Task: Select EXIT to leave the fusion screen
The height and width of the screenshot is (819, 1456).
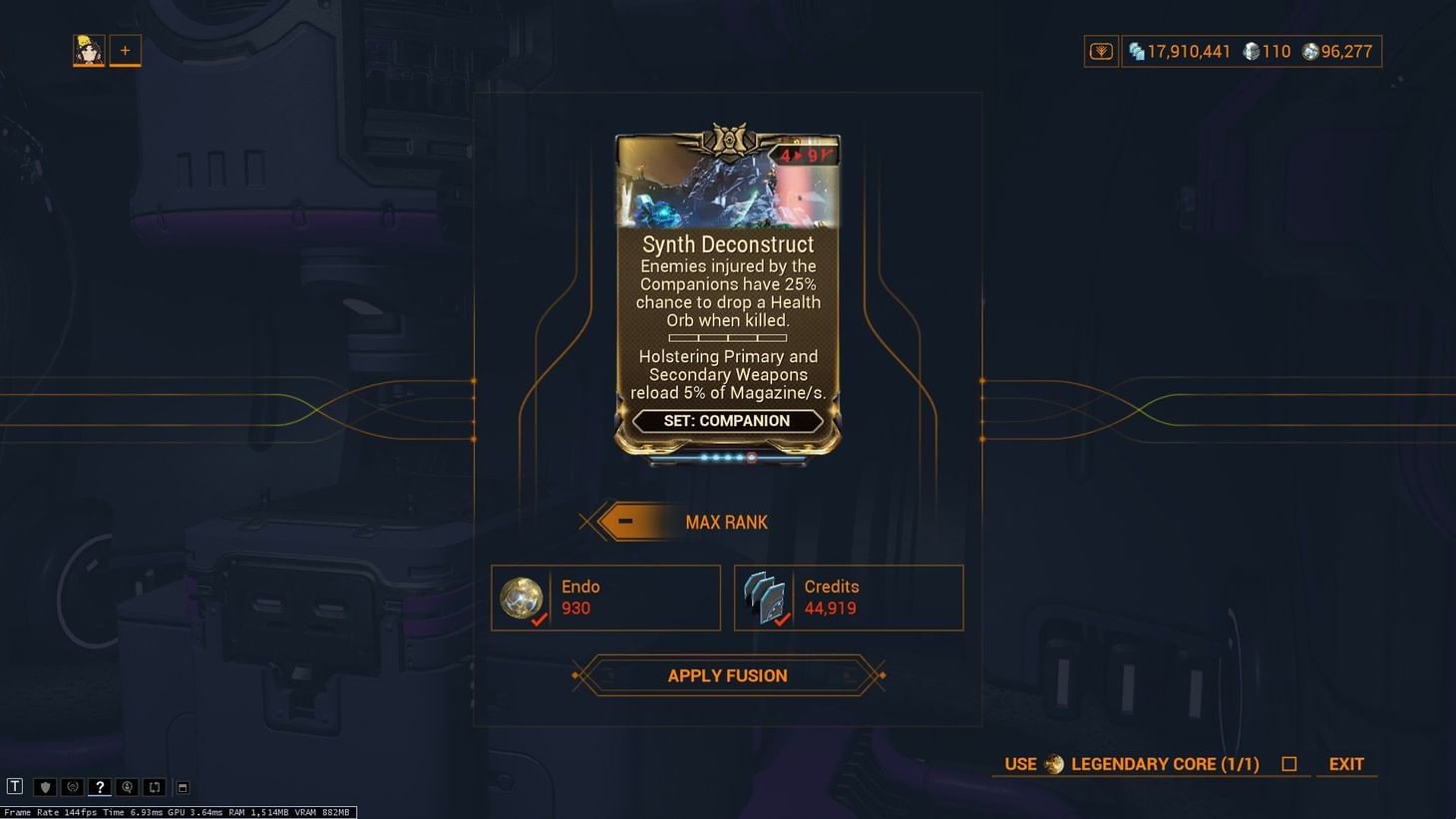Action: click(x=1345, y=763)
